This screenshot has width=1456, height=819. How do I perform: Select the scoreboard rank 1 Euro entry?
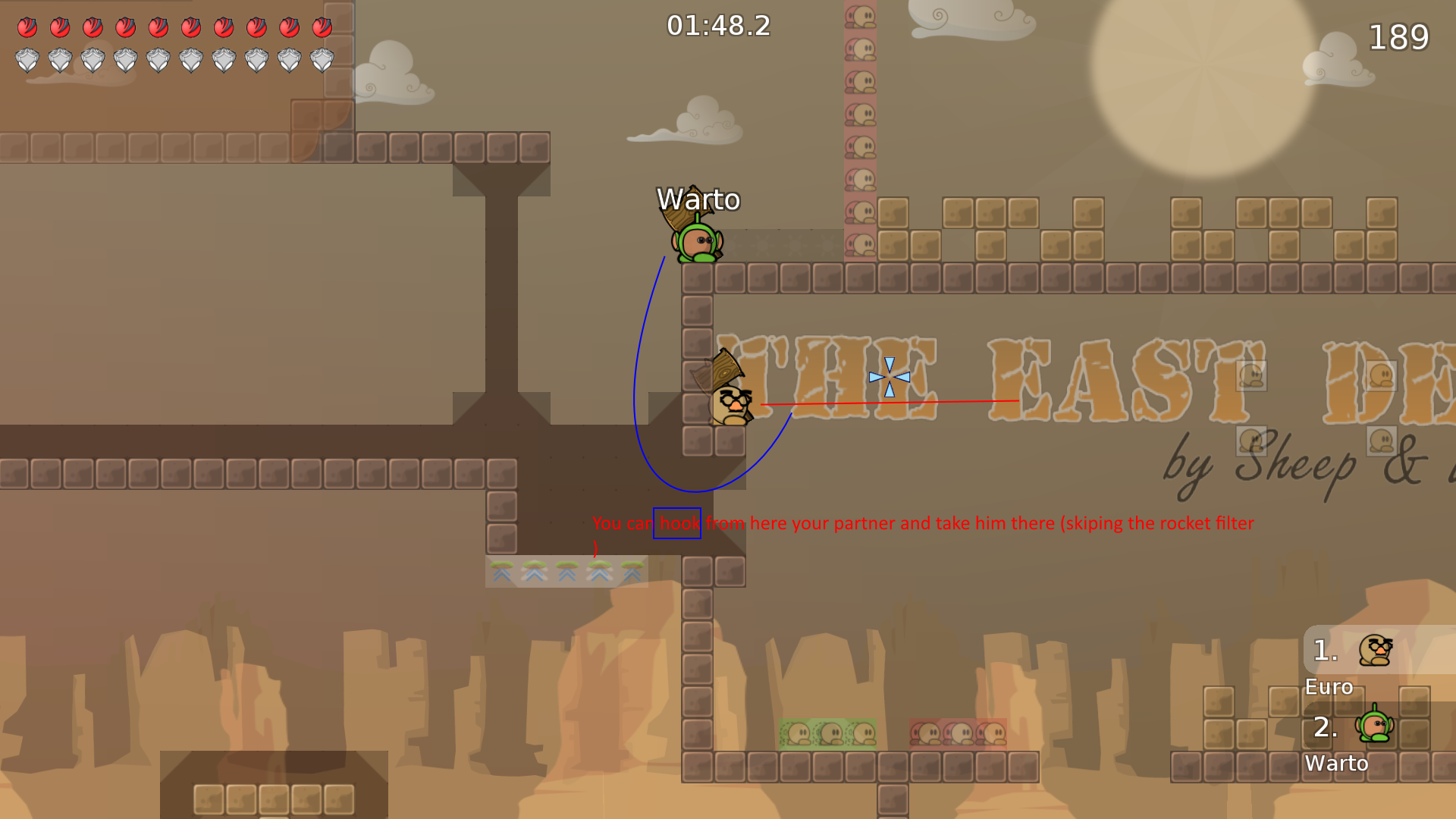click(x=1323, y=651)
